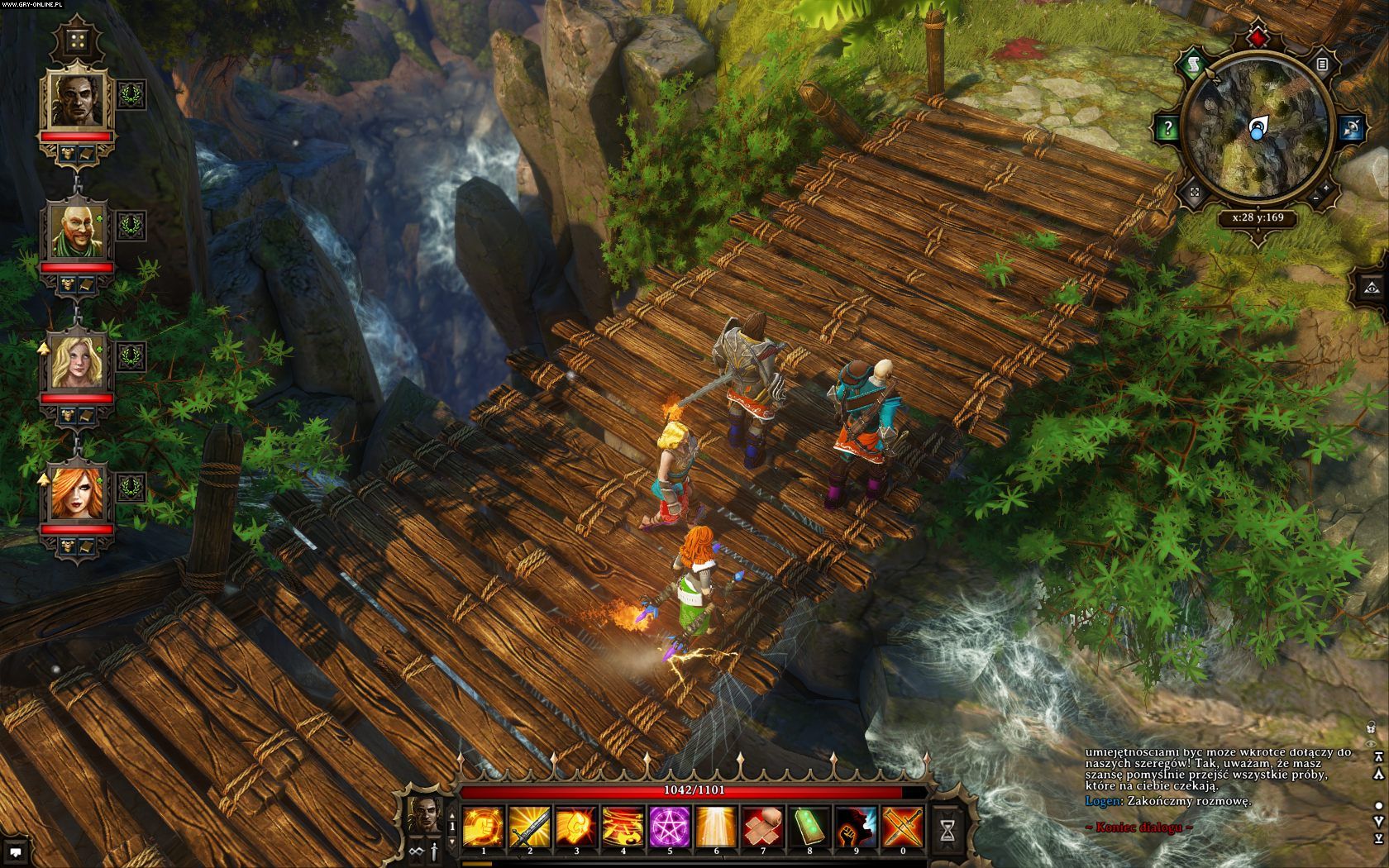
Task: Activate the glowing fist skill in slot 1
Action: pos(483,825)
